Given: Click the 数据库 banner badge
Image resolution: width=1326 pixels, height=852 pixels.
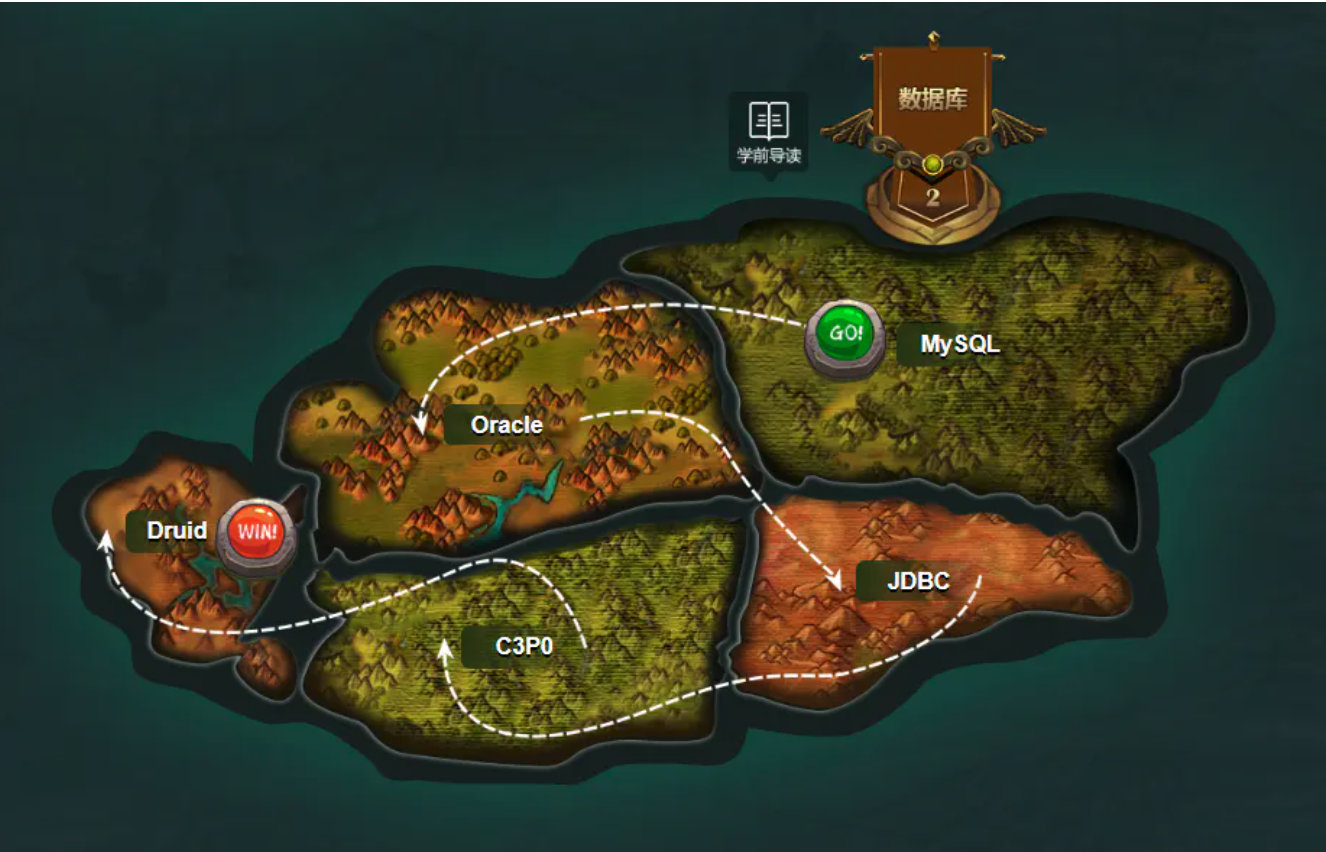Looking at the screenshot, I should 932,100.
